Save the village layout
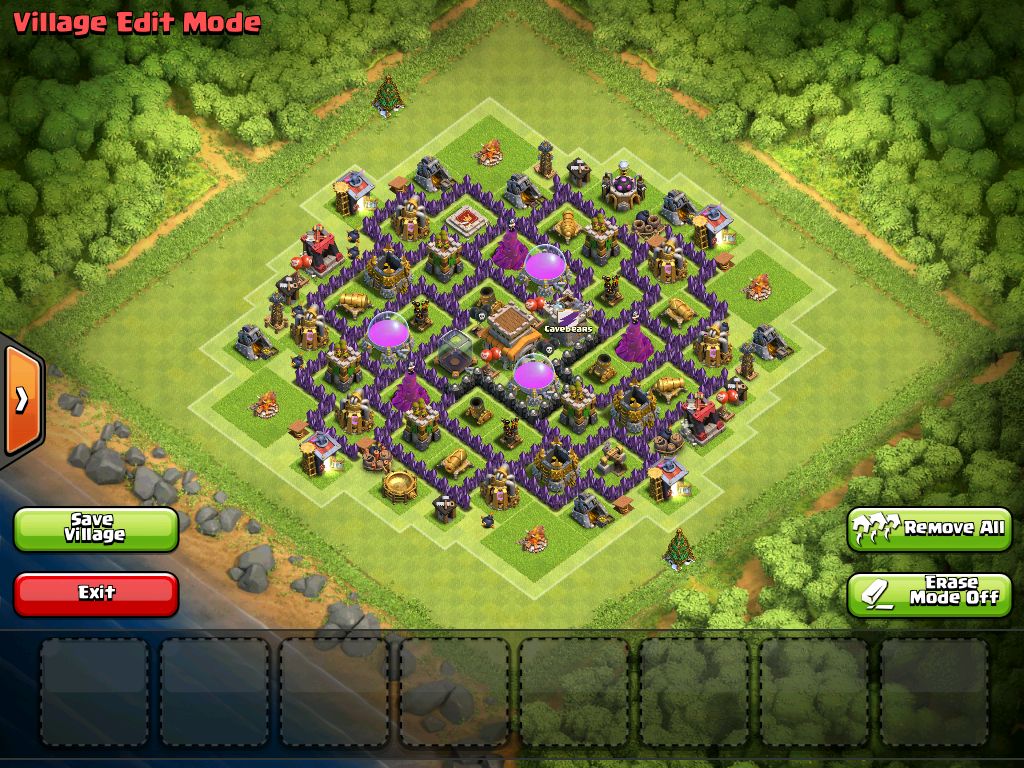Image resolution: width=1024 pixels, height=768 pixels. [96, 528]
